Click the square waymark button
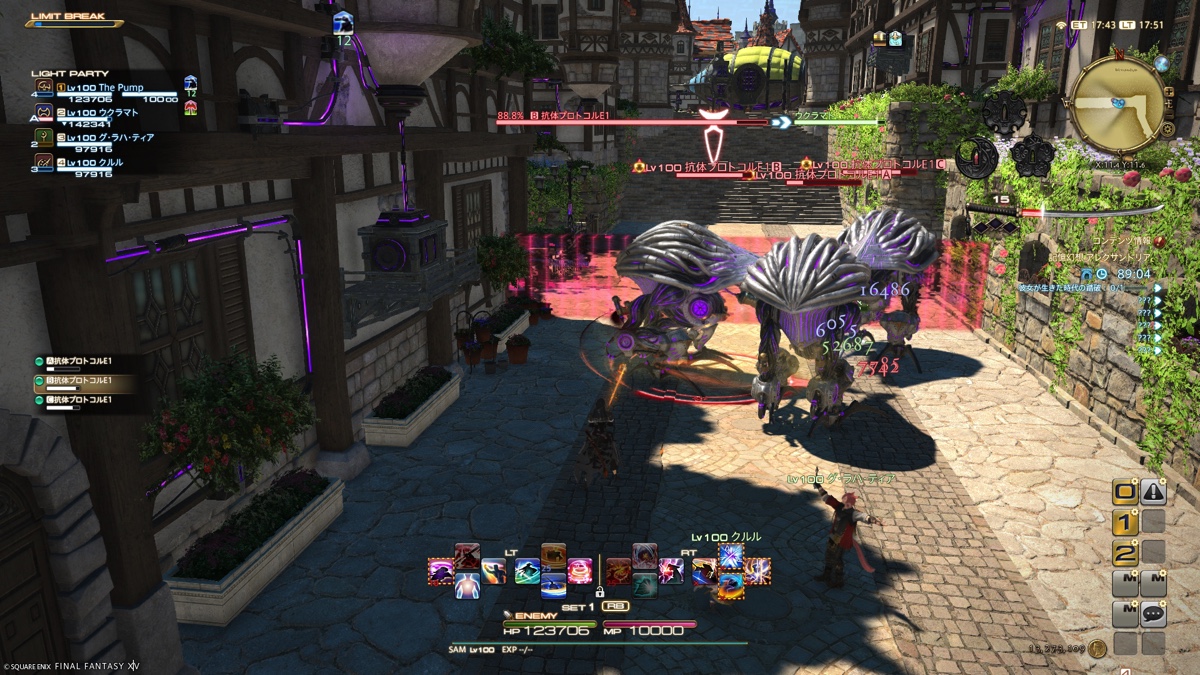The image size is (1200, 675). click(1125, 492)
